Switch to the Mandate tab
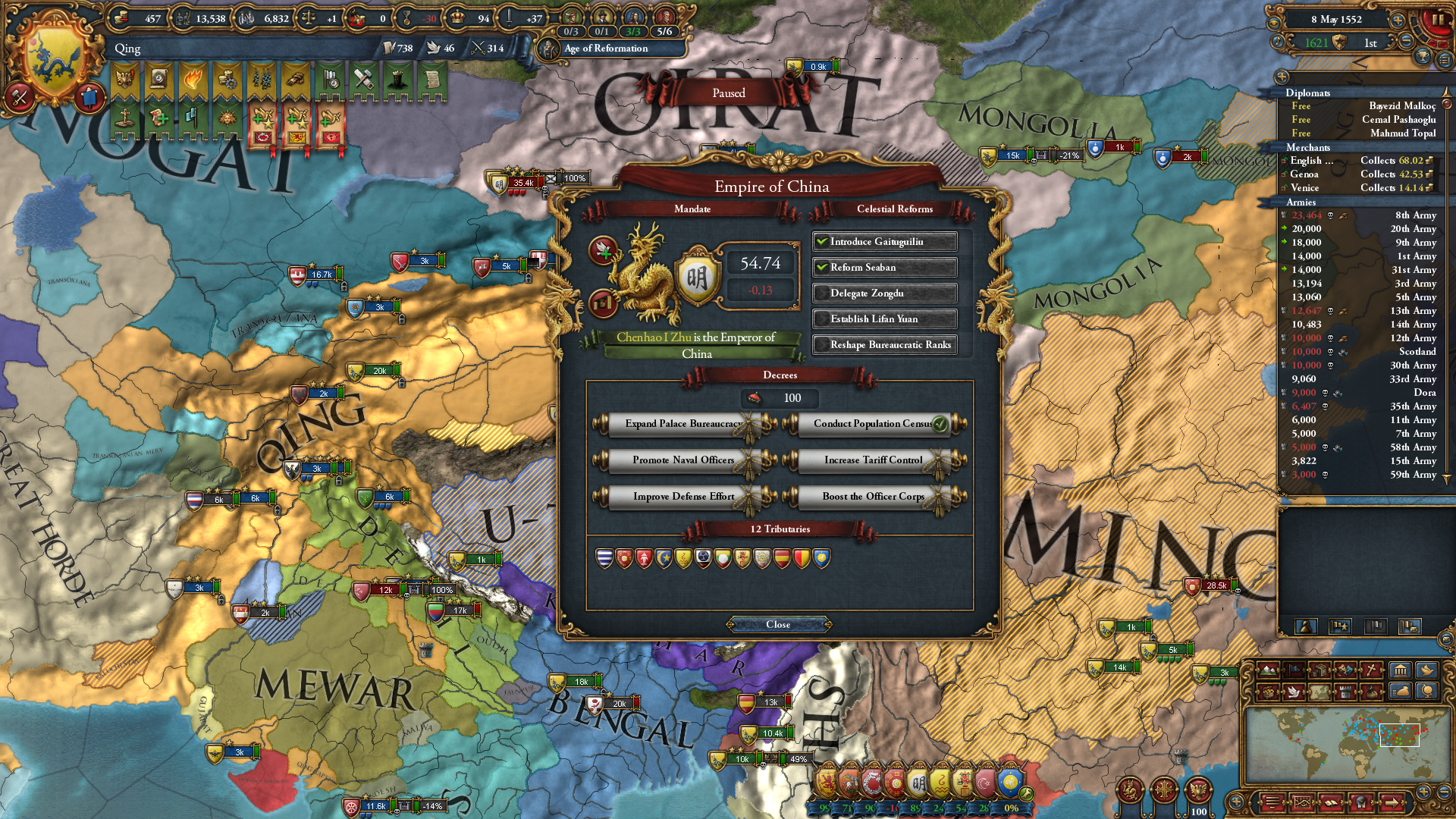Screen dimensions: 1456x819 point(695,209)
